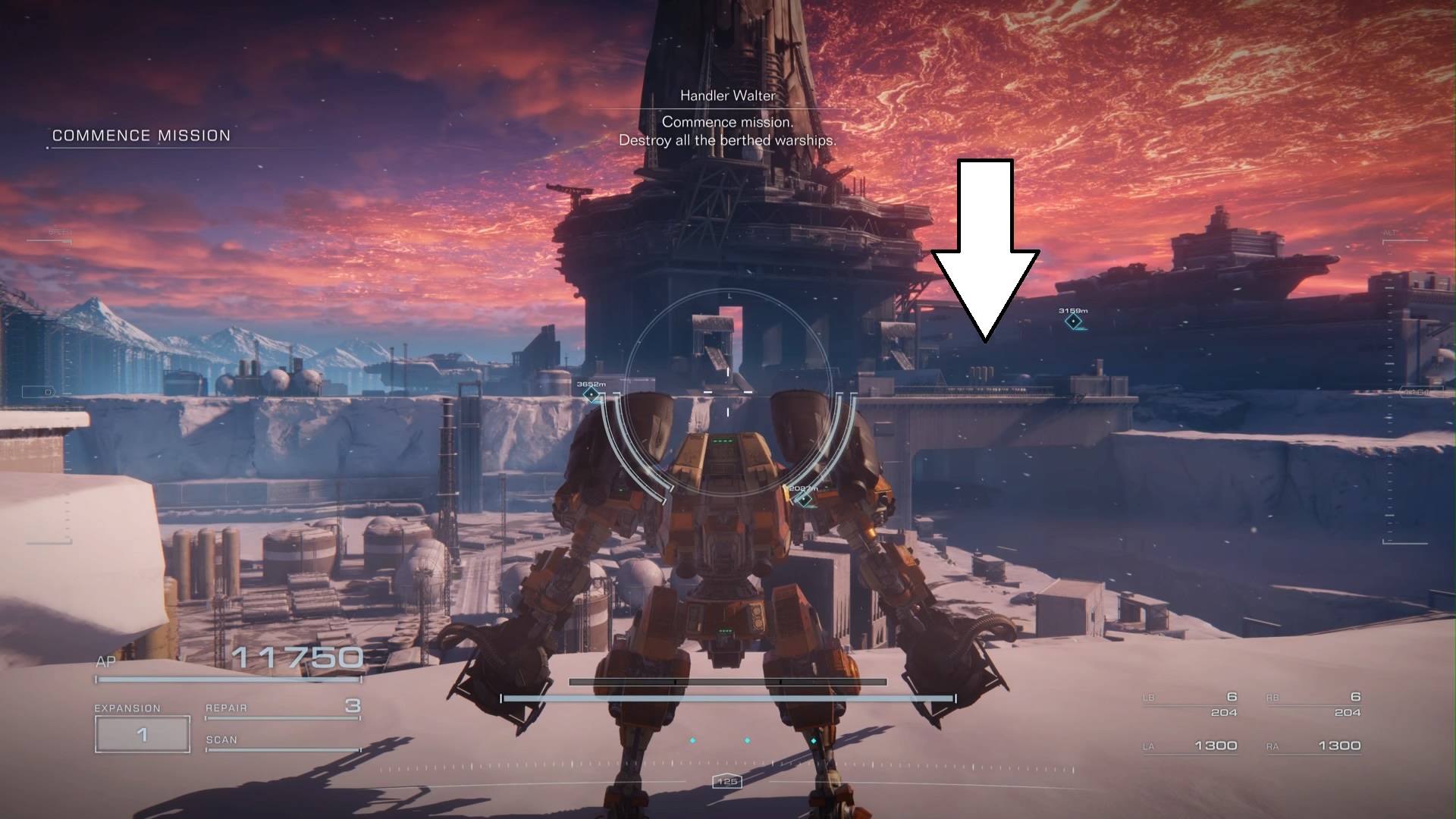Screen dimensions: 1456x819
Task: Click the central targeting reticle crosshair
Action: (x=728, y=394)
